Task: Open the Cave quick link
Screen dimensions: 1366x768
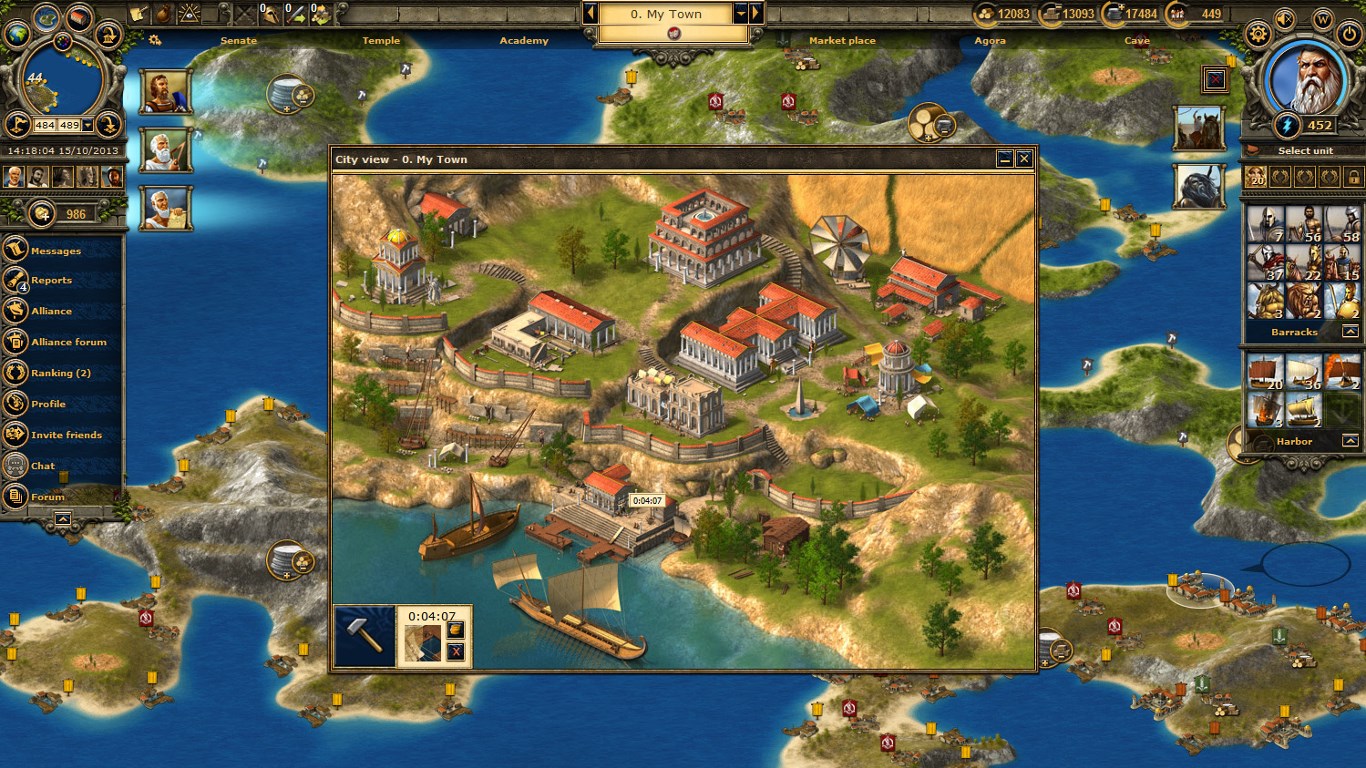Action: click(1137, 41)
